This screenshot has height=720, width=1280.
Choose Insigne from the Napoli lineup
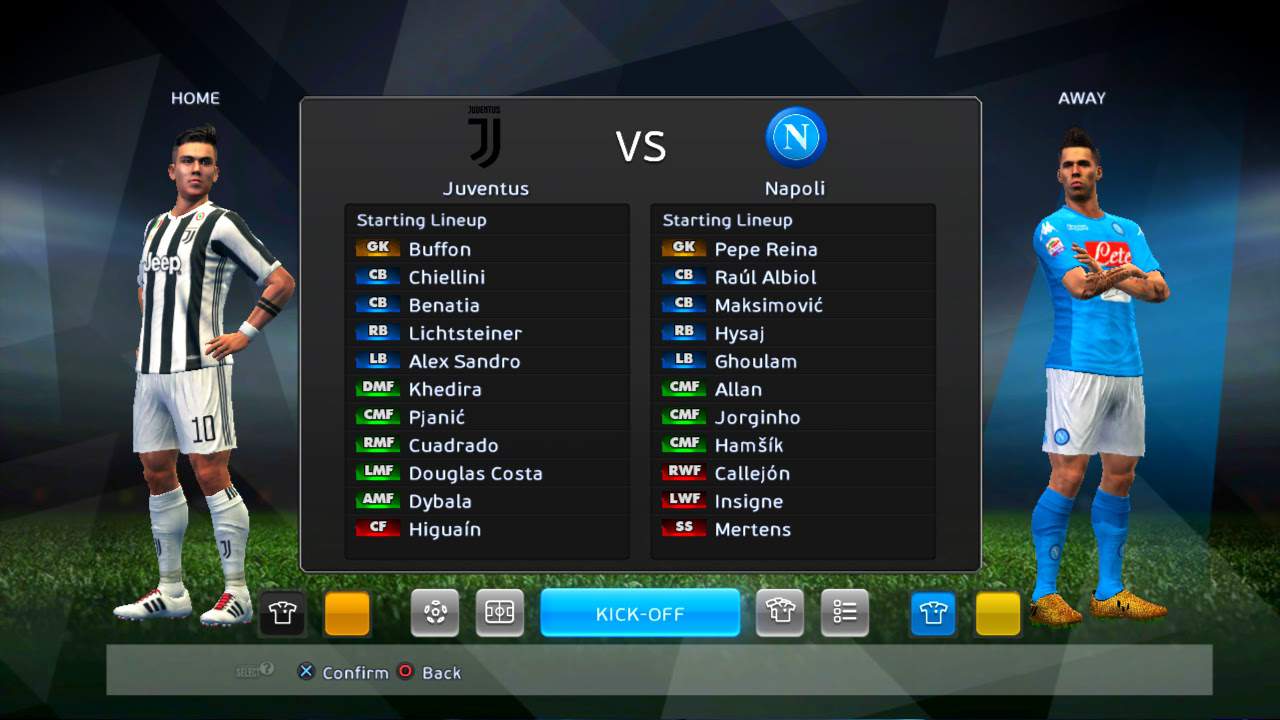748,501
